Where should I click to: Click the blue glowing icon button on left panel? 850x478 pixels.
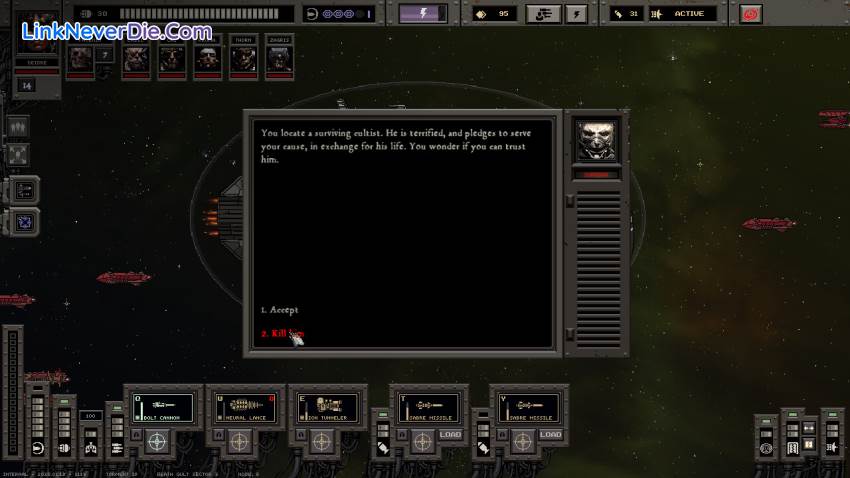click(25, 221)
